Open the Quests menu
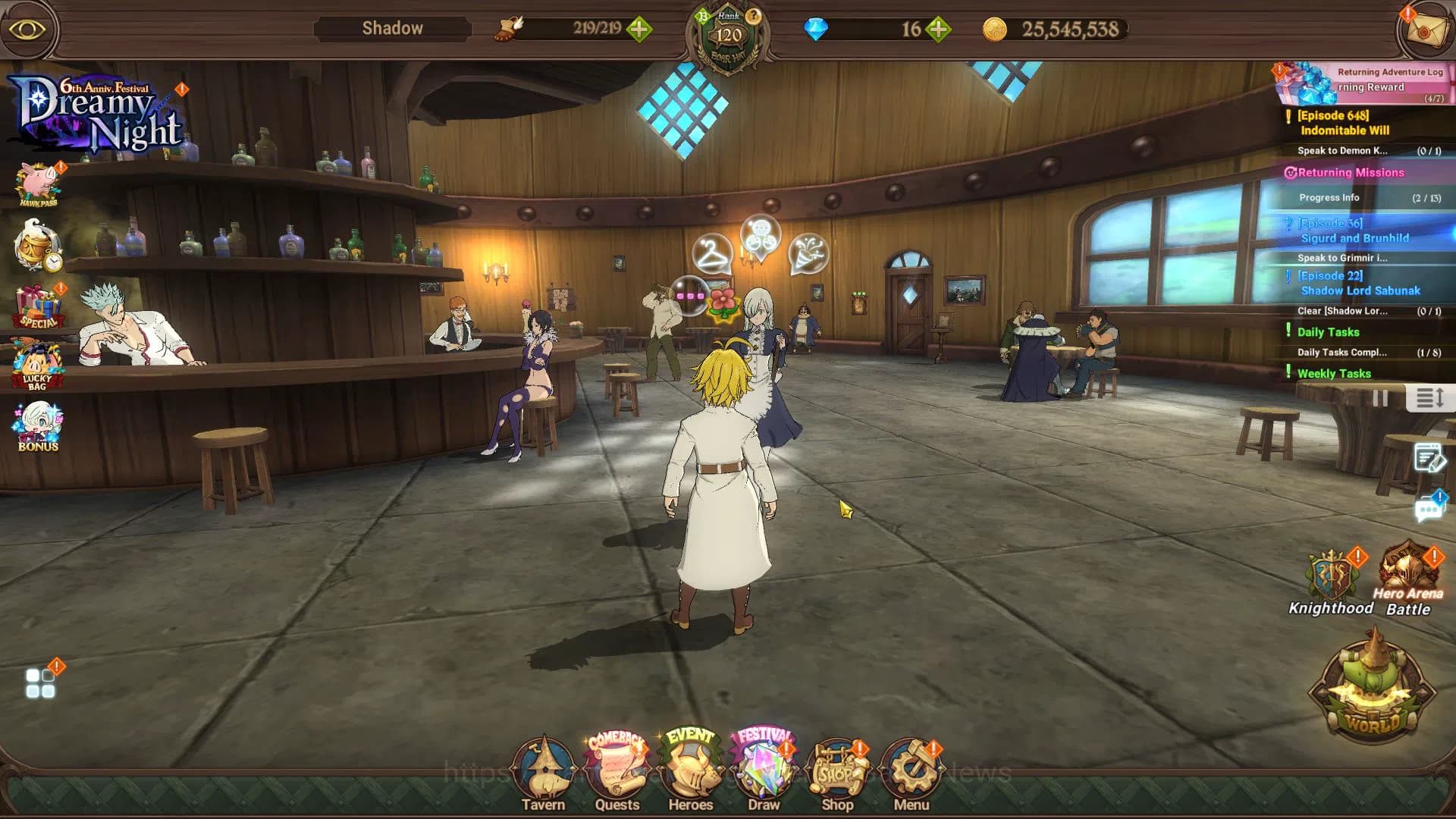1456x819 pixels. pos(617,773)
